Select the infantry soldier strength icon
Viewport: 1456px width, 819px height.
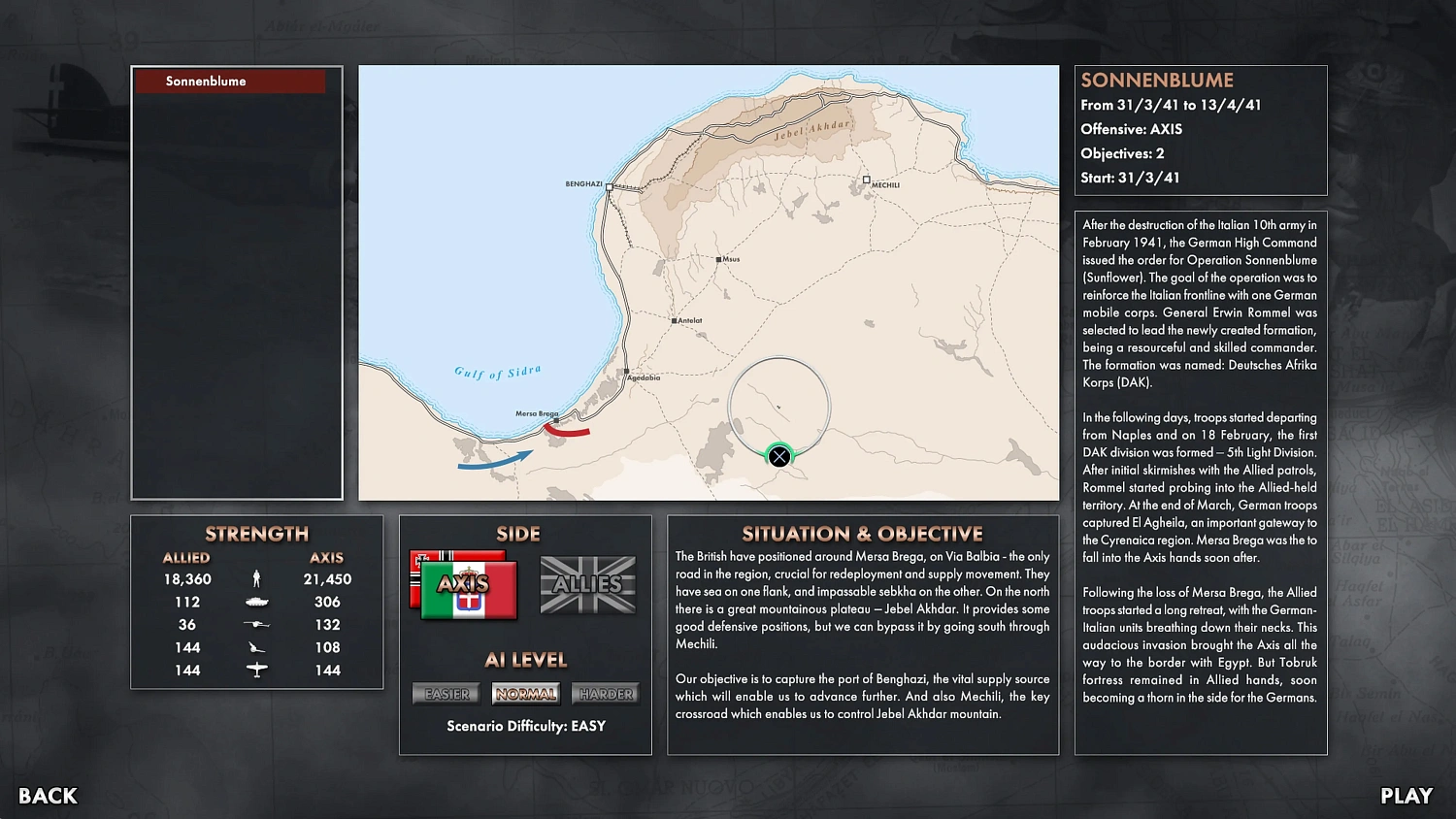pyautogui.click(x=256, y=577)
